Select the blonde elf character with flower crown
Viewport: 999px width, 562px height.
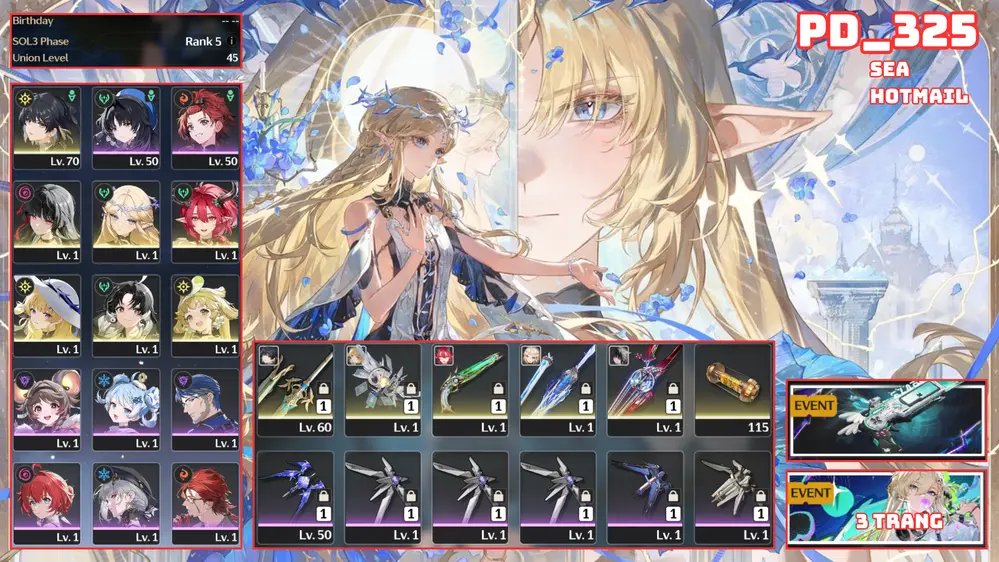126,221
